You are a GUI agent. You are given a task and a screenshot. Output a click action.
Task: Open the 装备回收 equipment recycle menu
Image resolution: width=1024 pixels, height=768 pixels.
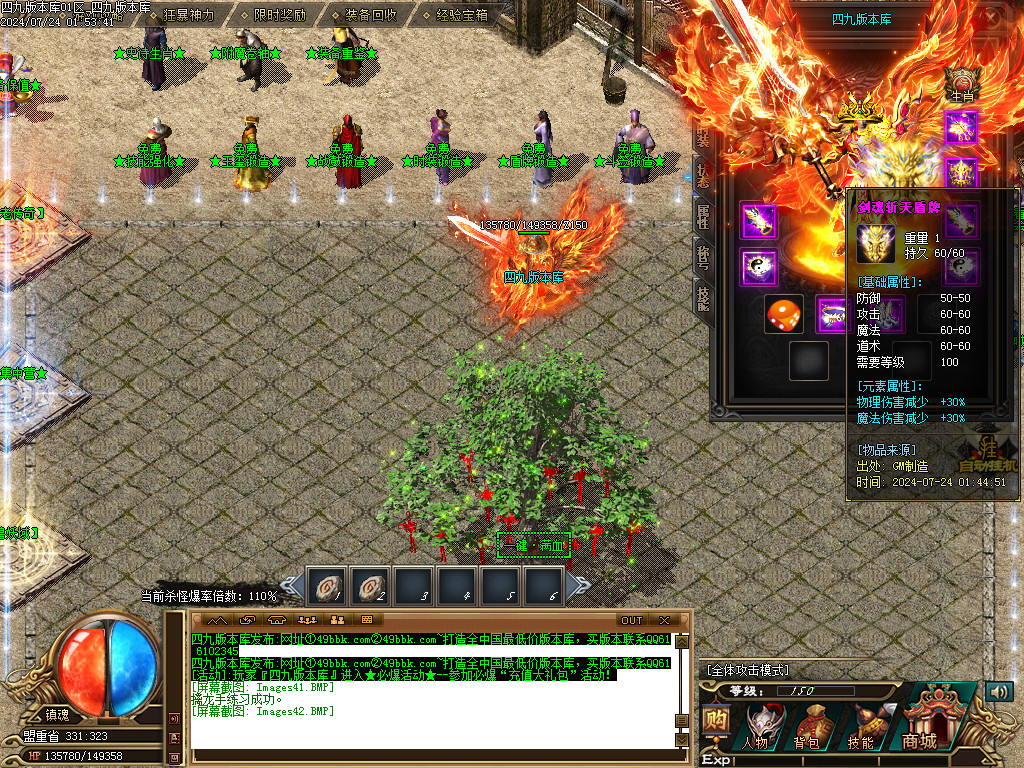(x=371, y=15)
